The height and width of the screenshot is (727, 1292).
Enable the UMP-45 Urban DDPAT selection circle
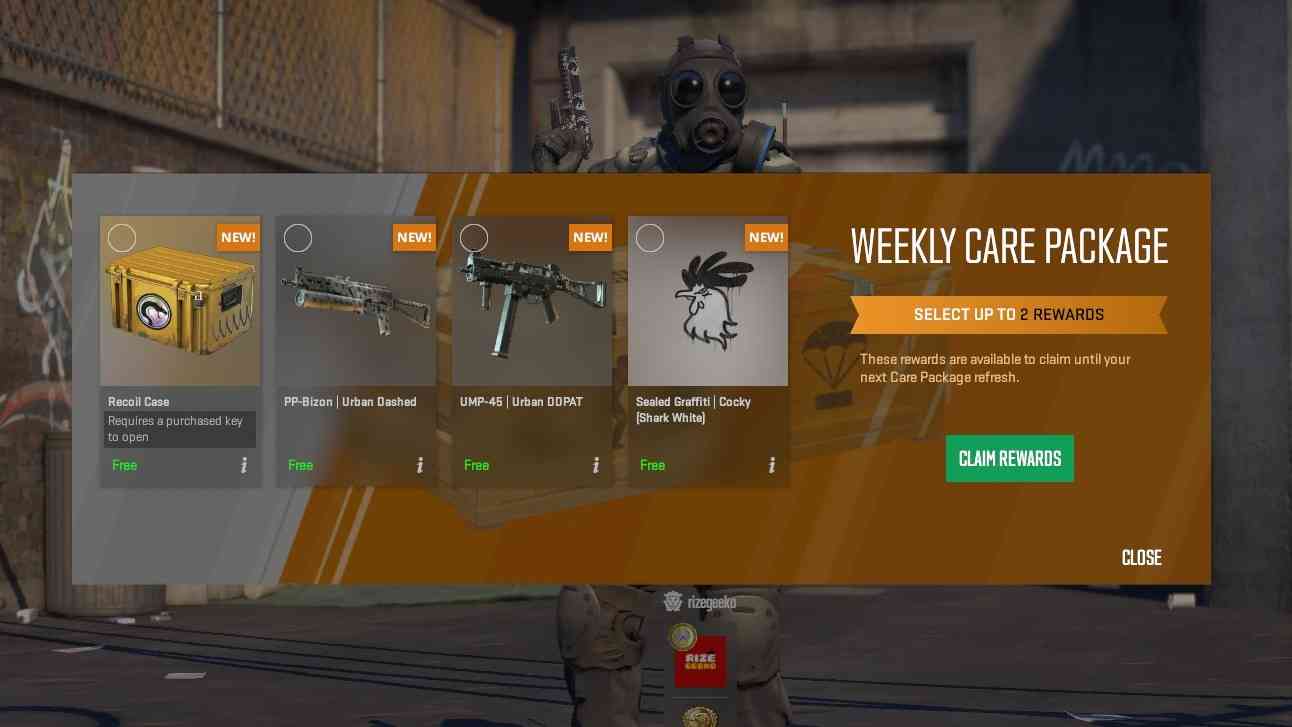point(474,238)
